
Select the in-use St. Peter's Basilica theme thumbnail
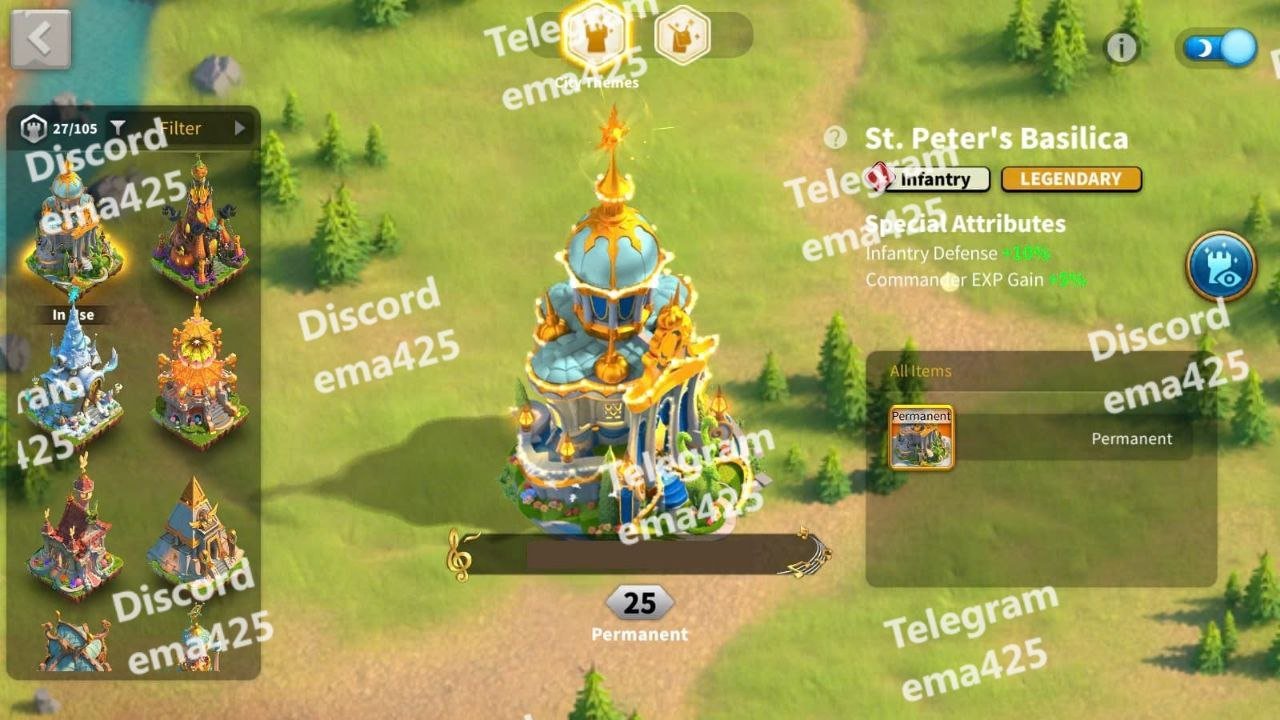73,230
